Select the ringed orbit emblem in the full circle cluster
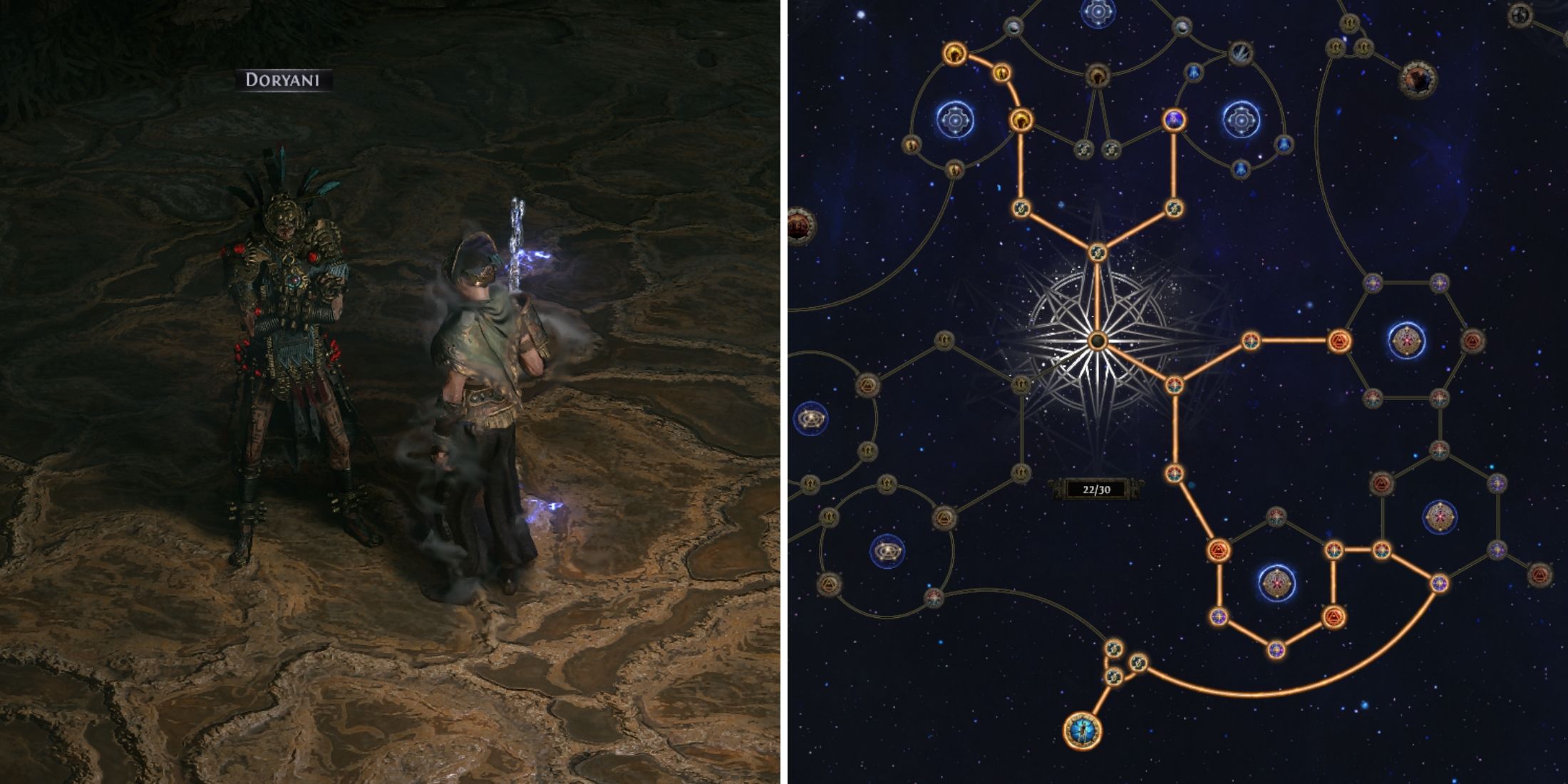 coord(887,551)
